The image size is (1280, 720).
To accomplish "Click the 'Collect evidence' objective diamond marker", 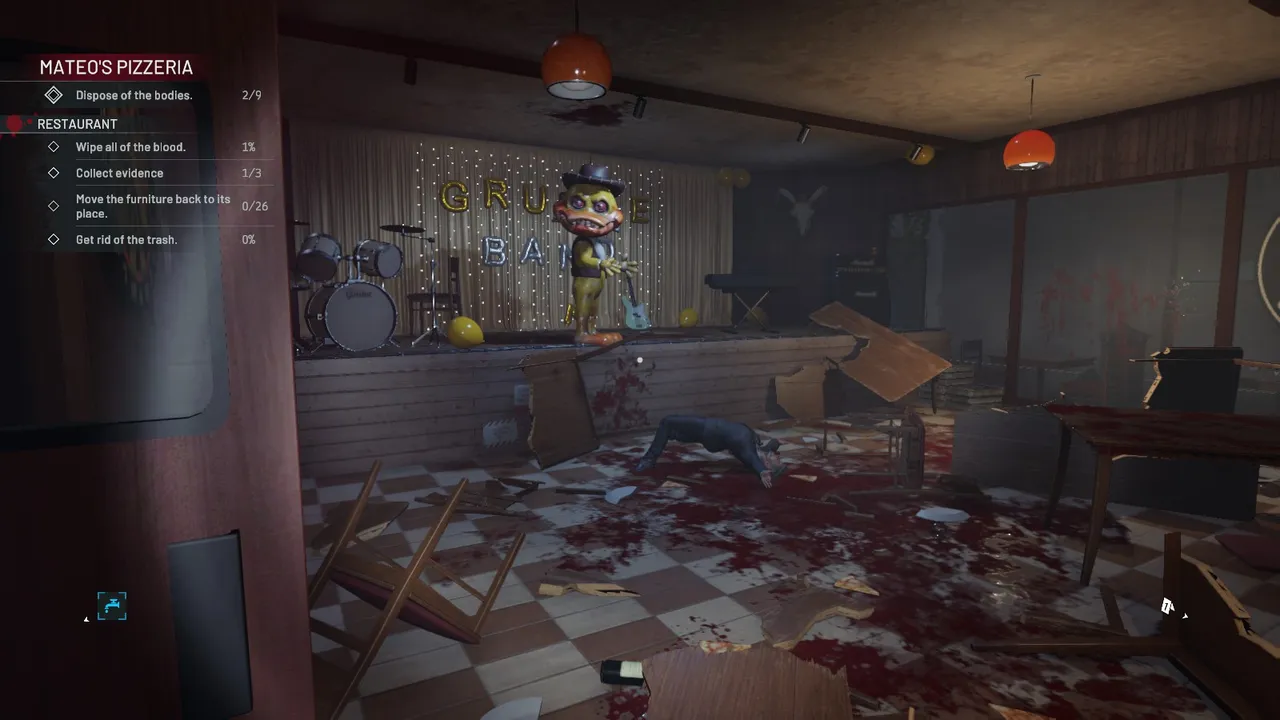I will [x=53, y=172].
